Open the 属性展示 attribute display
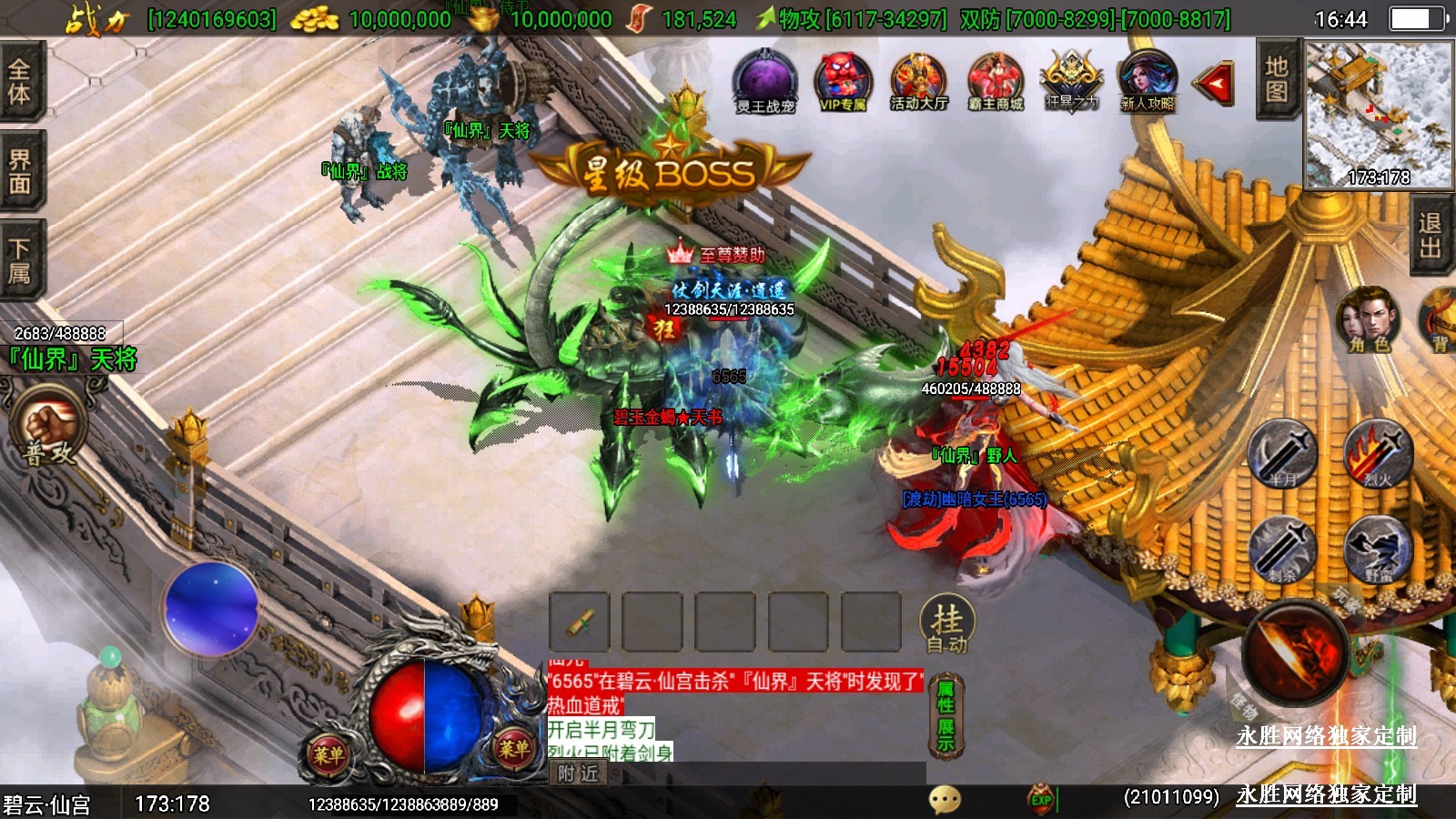 pyautogui.click(x=946, y=716)
